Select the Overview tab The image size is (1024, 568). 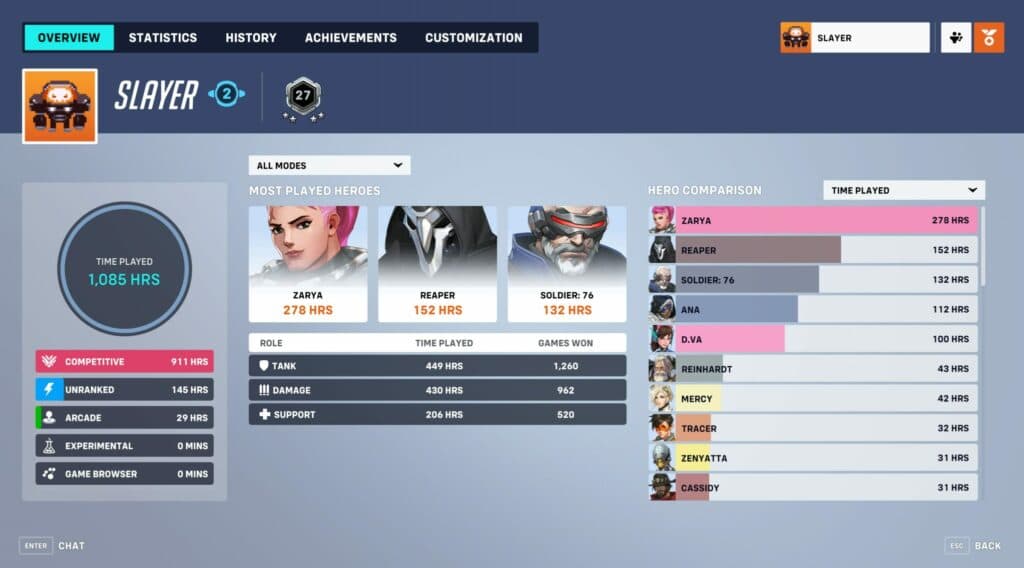tap(69, 38)
